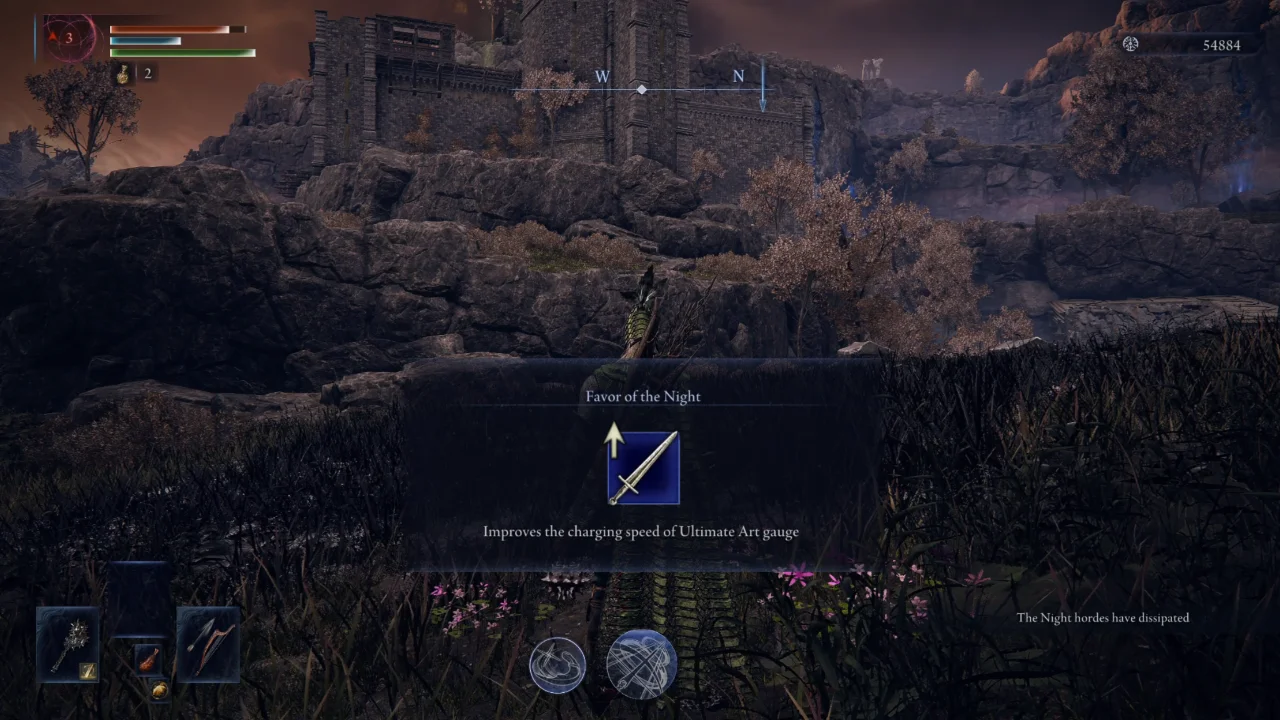1280x720 pixels.
Task: Click the runes currency icon
Action: 1130,44
